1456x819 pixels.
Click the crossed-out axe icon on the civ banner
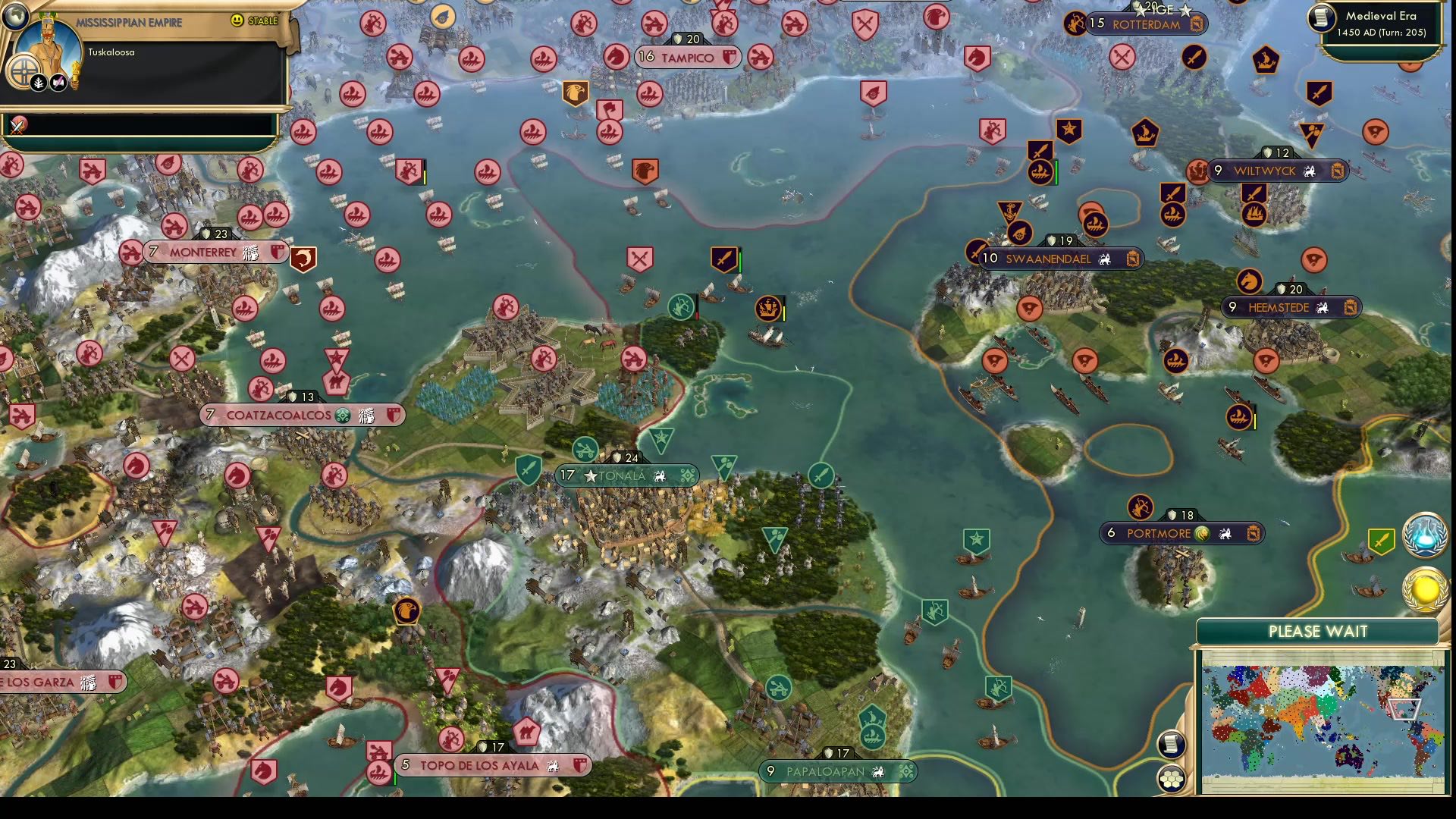click(x=56, y=82)
